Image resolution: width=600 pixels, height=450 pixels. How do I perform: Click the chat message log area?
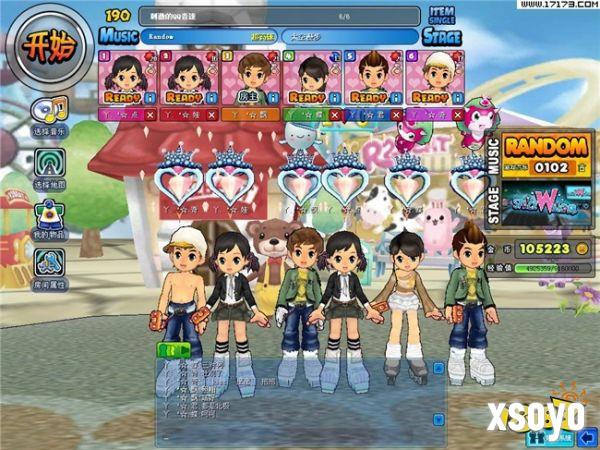click(x=300, y=395)
